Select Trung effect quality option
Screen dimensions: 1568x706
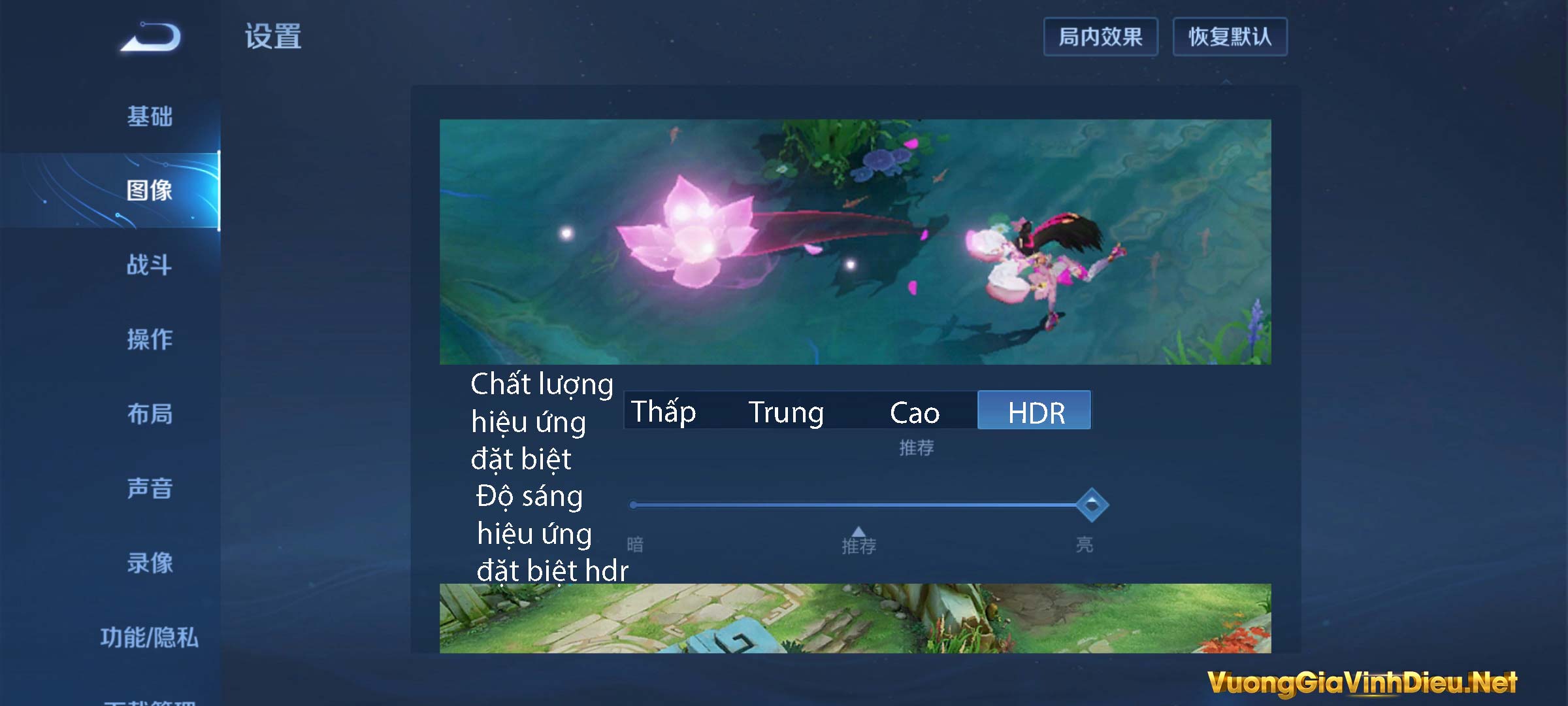[787, 412]
